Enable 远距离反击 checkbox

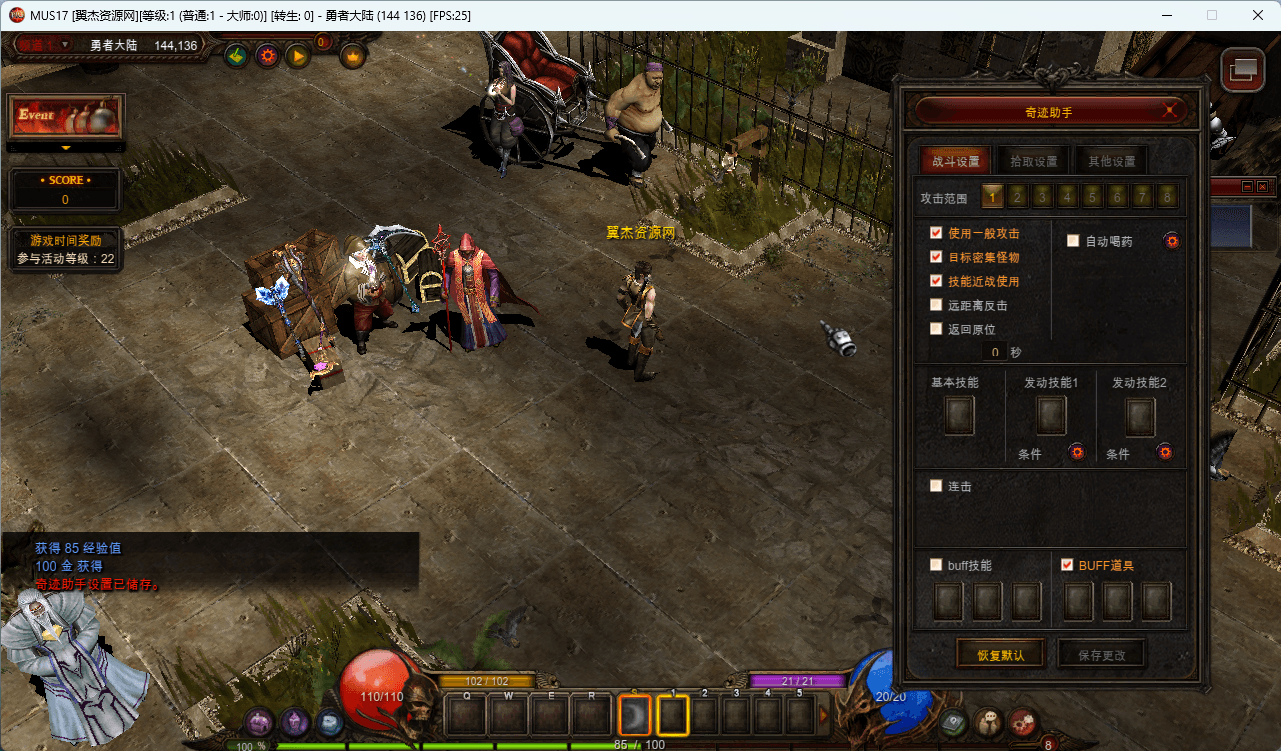[936, 305]
